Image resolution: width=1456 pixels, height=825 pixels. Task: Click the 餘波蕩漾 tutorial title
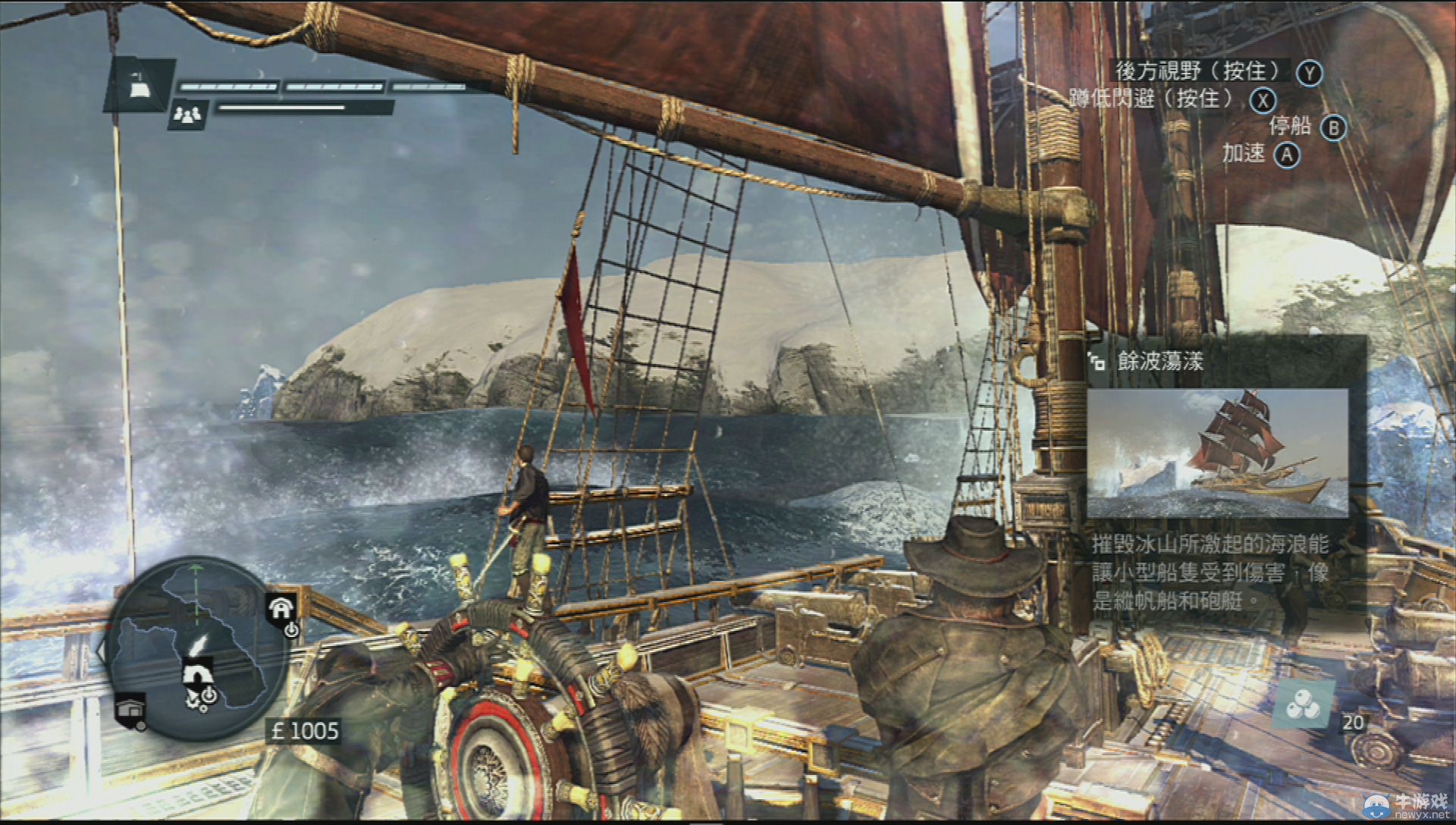click(1160, 361)
